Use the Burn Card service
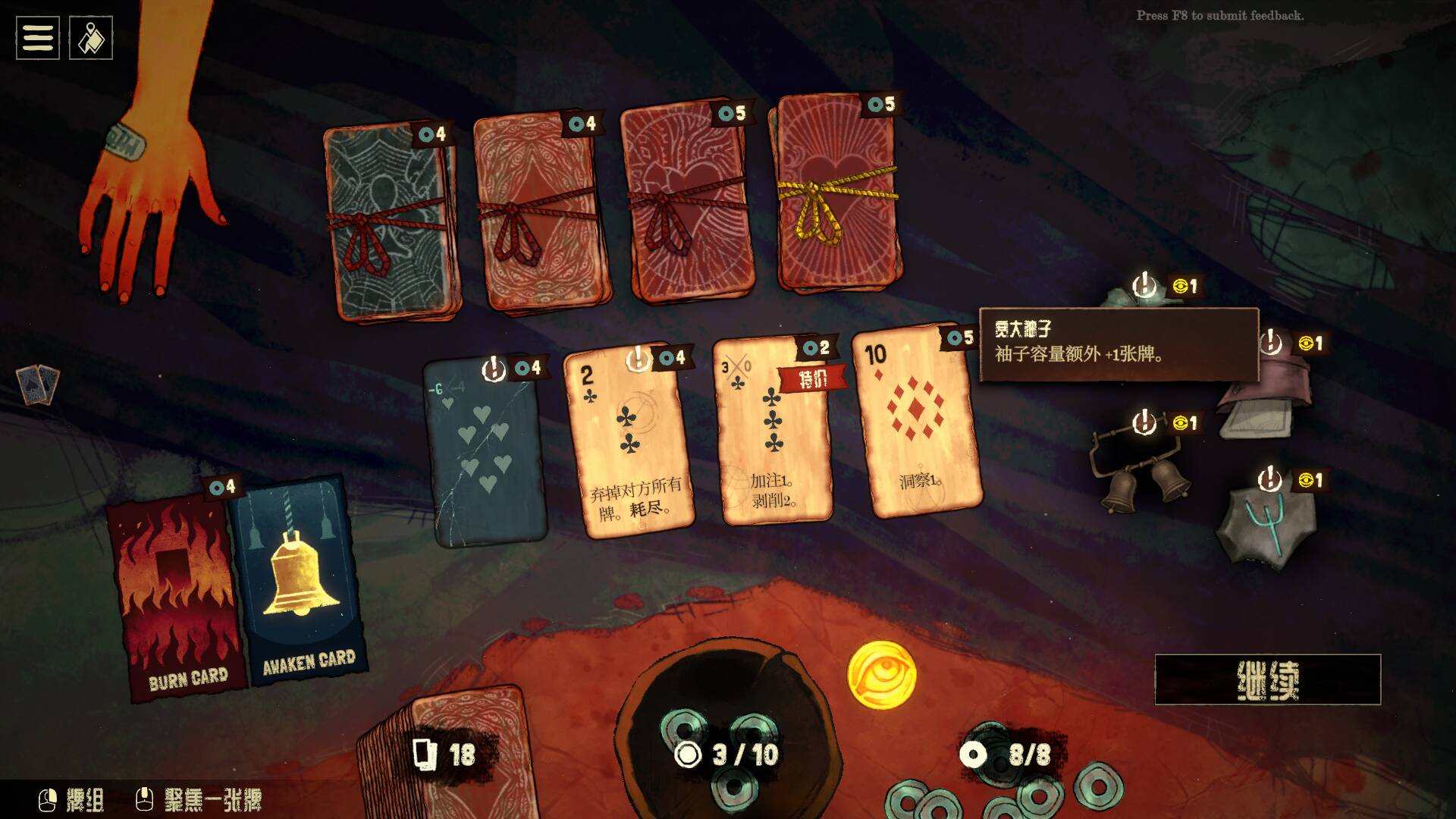This screenshot has width=1456, height=819. 178,595
